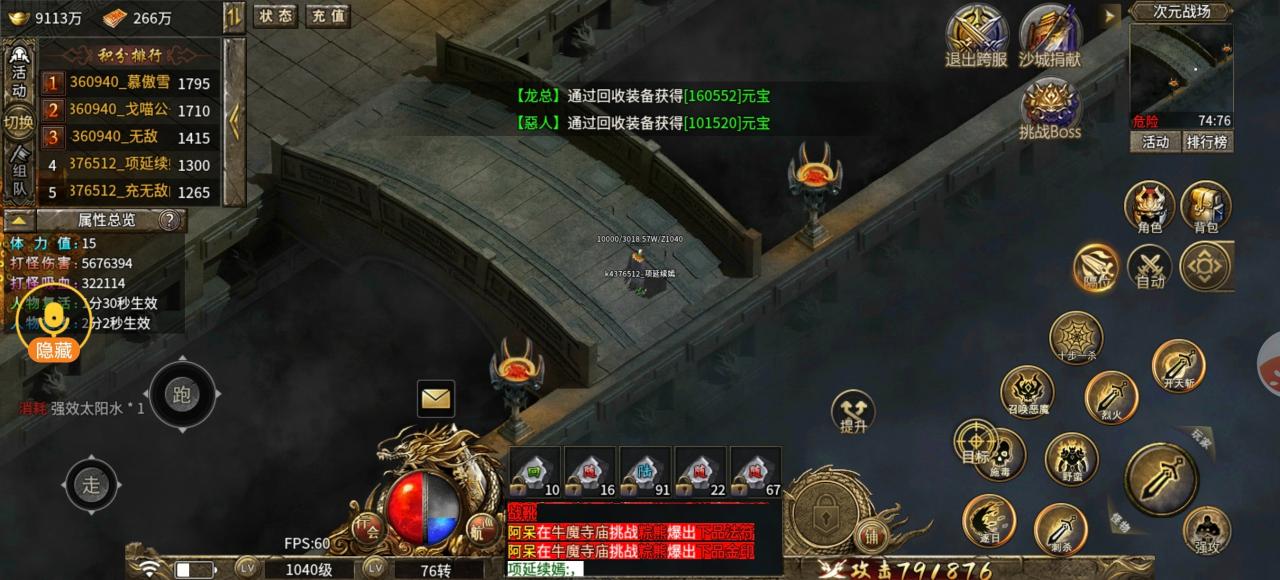The image size is (1280, 580).
Task: Tap the 充值 recharge button
Action: (327, 16)
